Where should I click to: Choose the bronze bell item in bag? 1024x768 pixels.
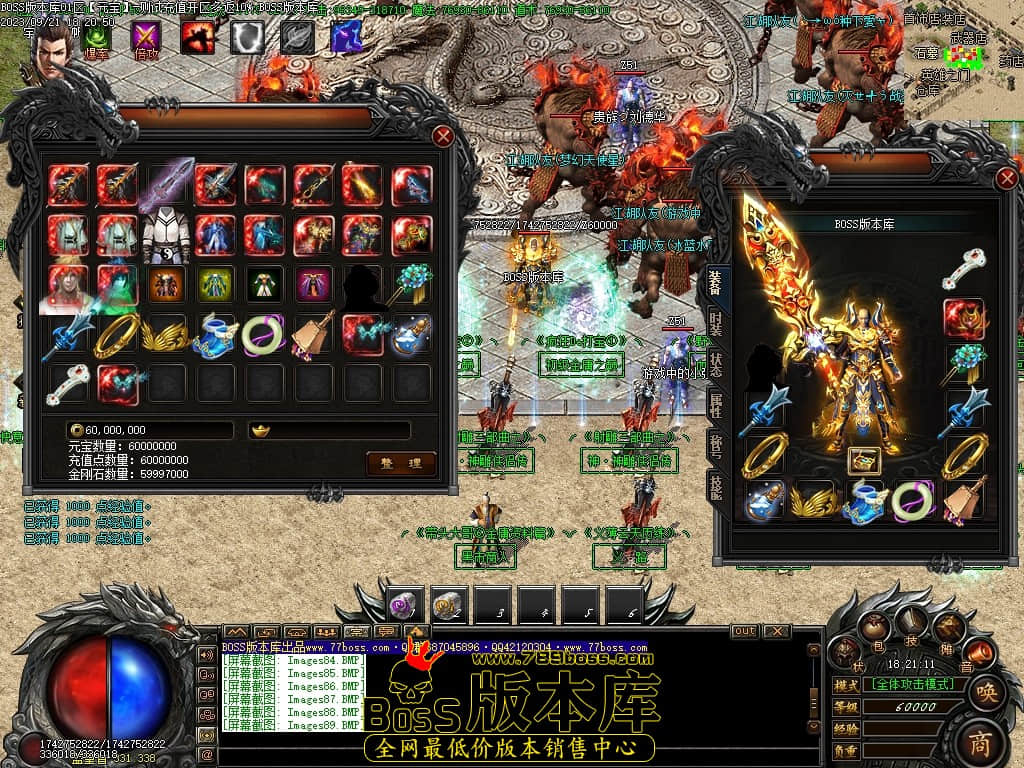coord(313,334)
